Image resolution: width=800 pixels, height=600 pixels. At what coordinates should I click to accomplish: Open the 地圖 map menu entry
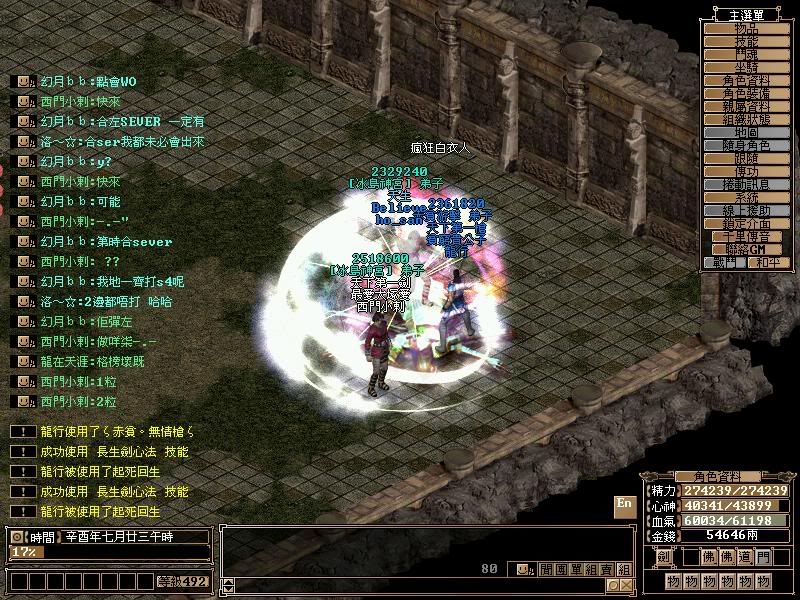(746, 132)
